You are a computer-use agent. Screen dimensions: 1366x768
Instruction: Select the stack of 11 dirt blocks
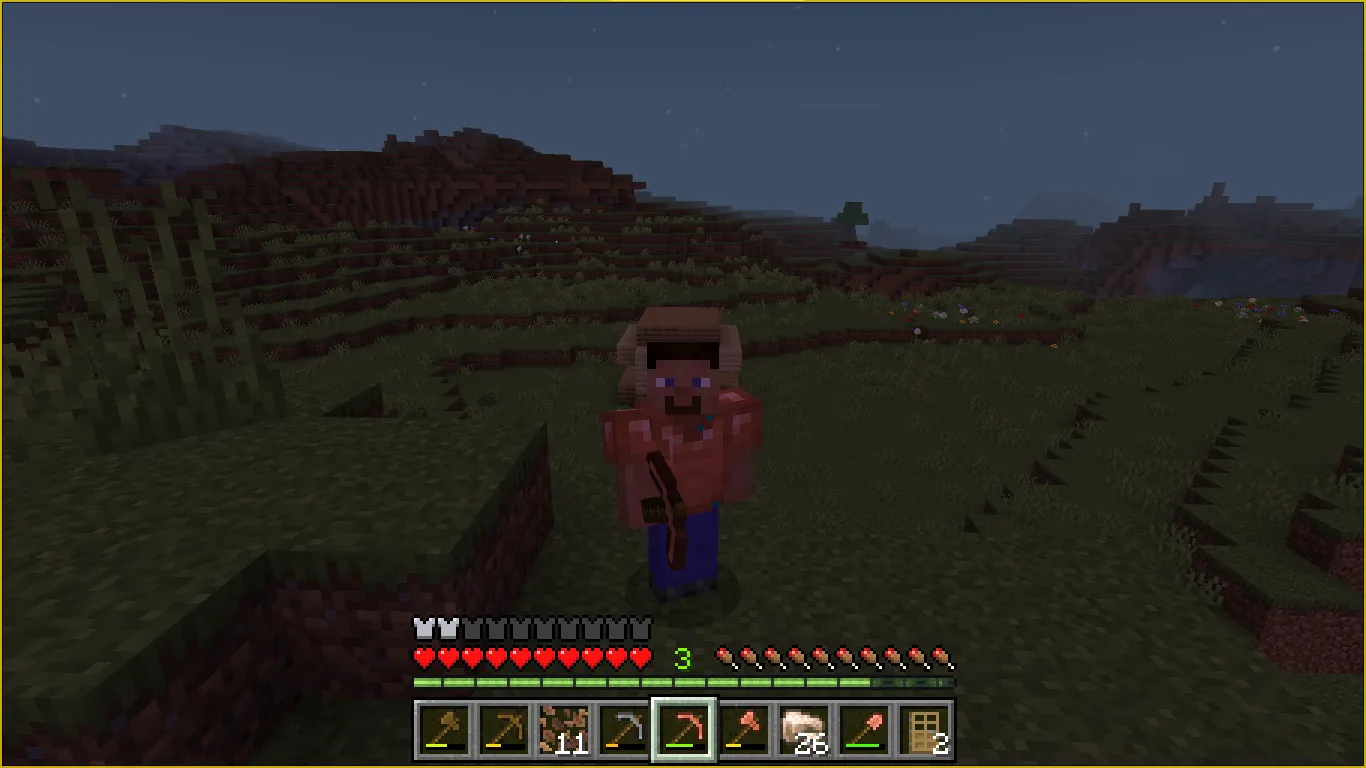point(564,730)
